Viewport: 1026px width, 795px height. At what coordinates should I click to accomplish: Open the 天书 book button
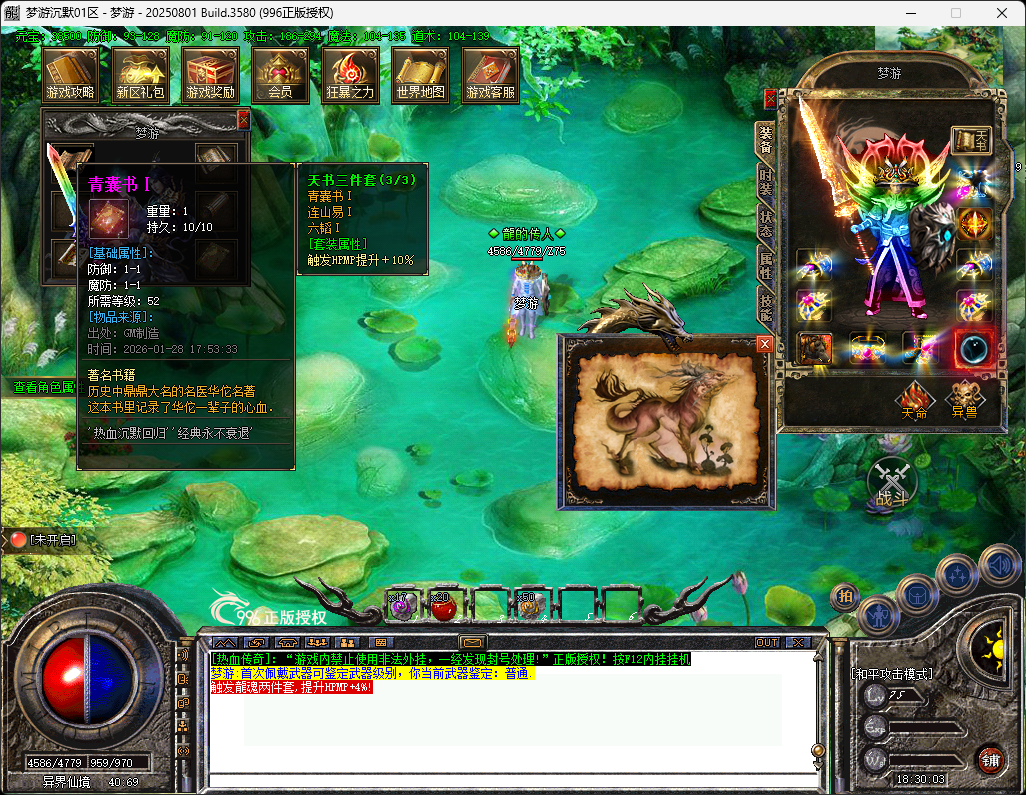click(x=970, y=141)
